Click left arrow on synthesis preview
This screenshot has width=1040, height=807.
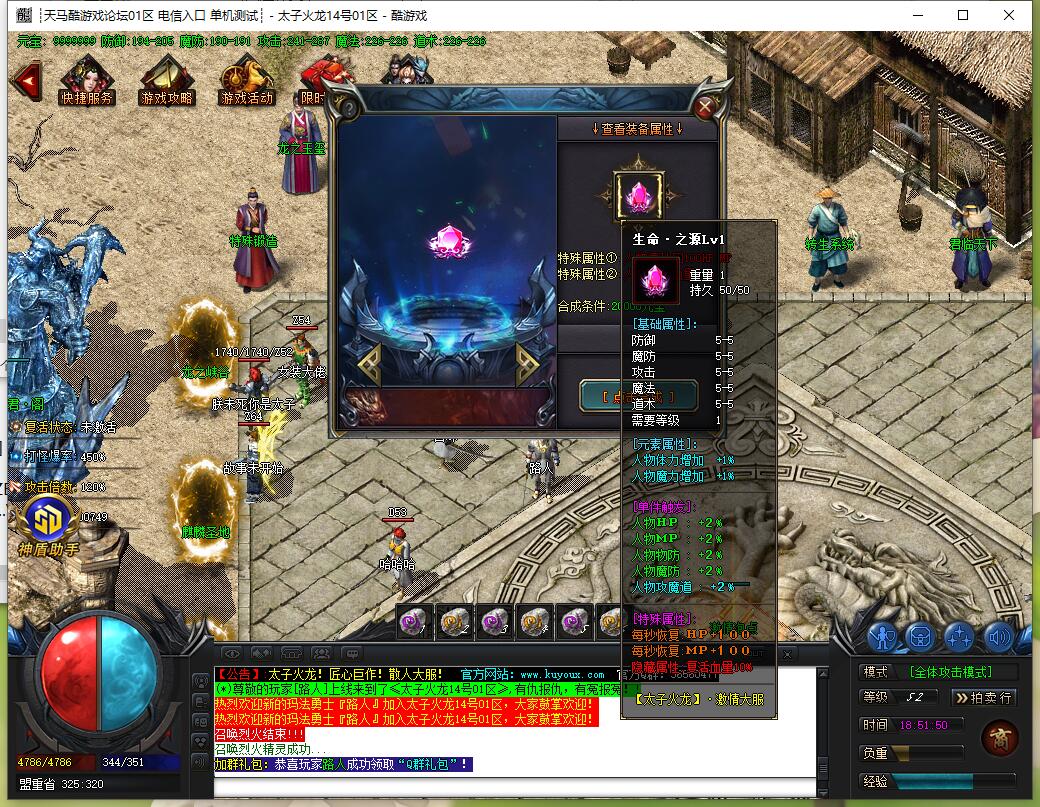(367, 365)
